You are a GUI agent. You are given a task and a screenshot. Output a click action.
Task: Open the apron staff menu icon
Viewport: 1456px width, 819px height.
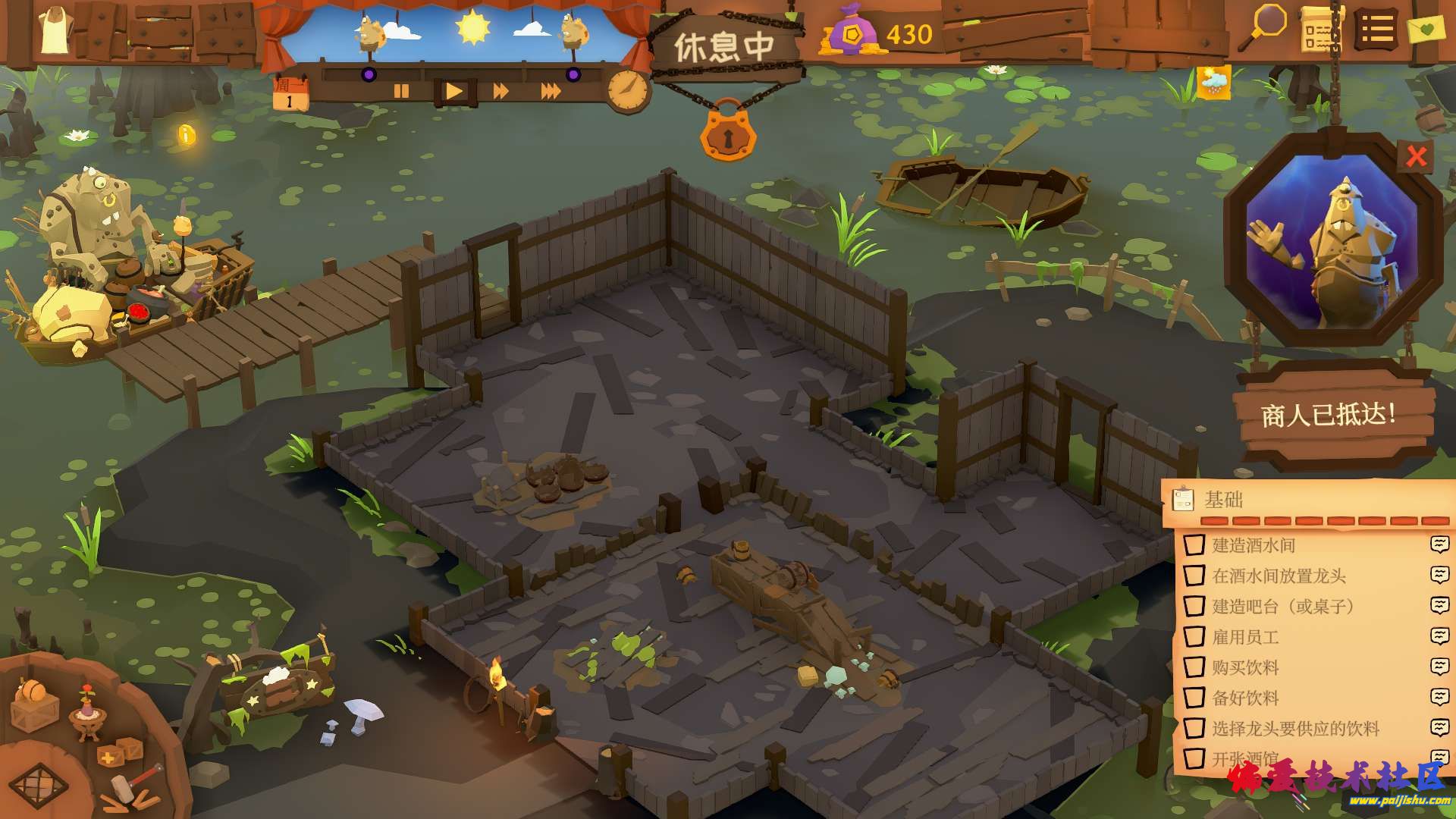[55, 32]
